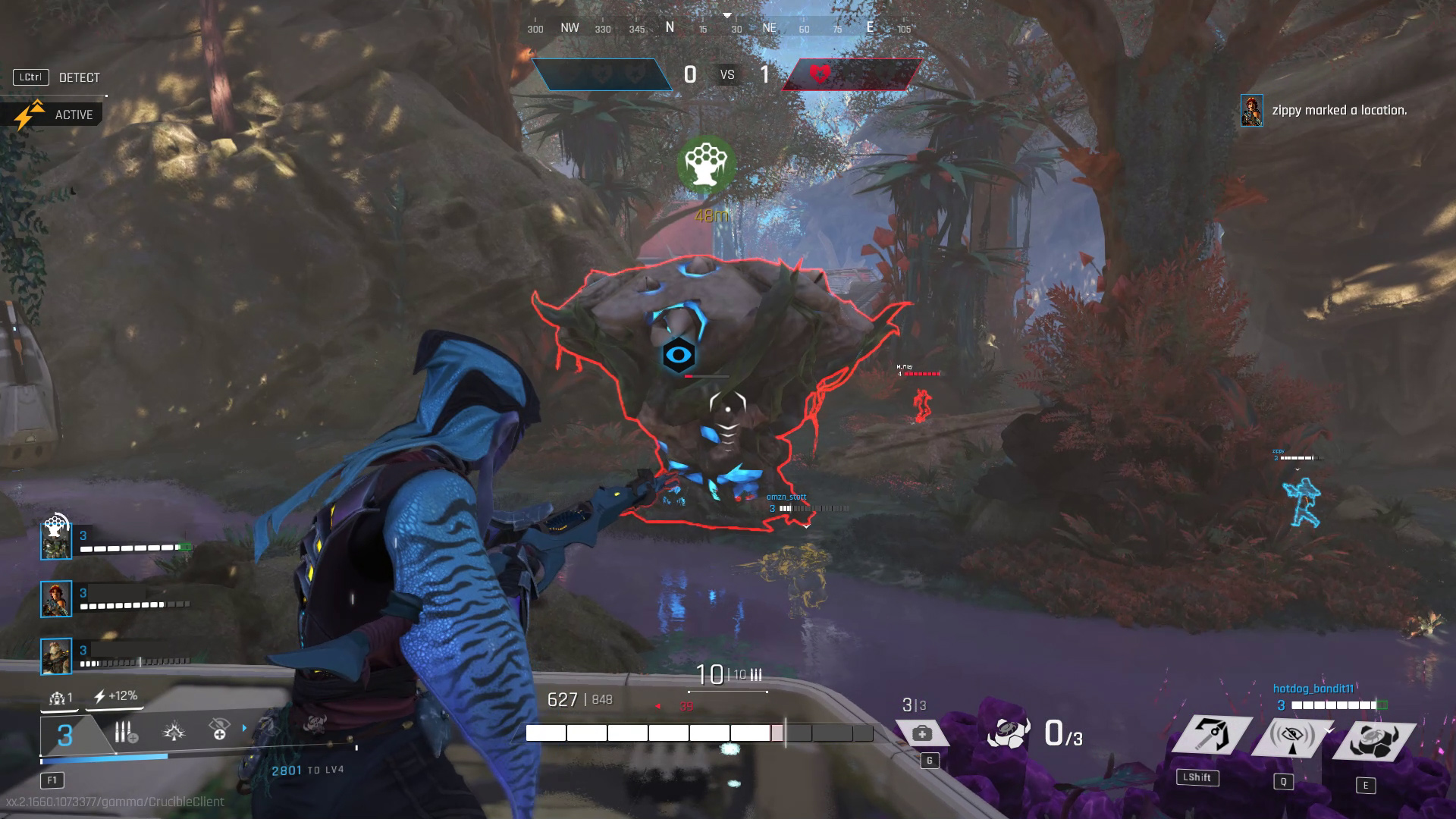Select the top teammate portrait with hive icon
The width and height of the screenshot is (1456, 819).
click(x=56, y=541)
